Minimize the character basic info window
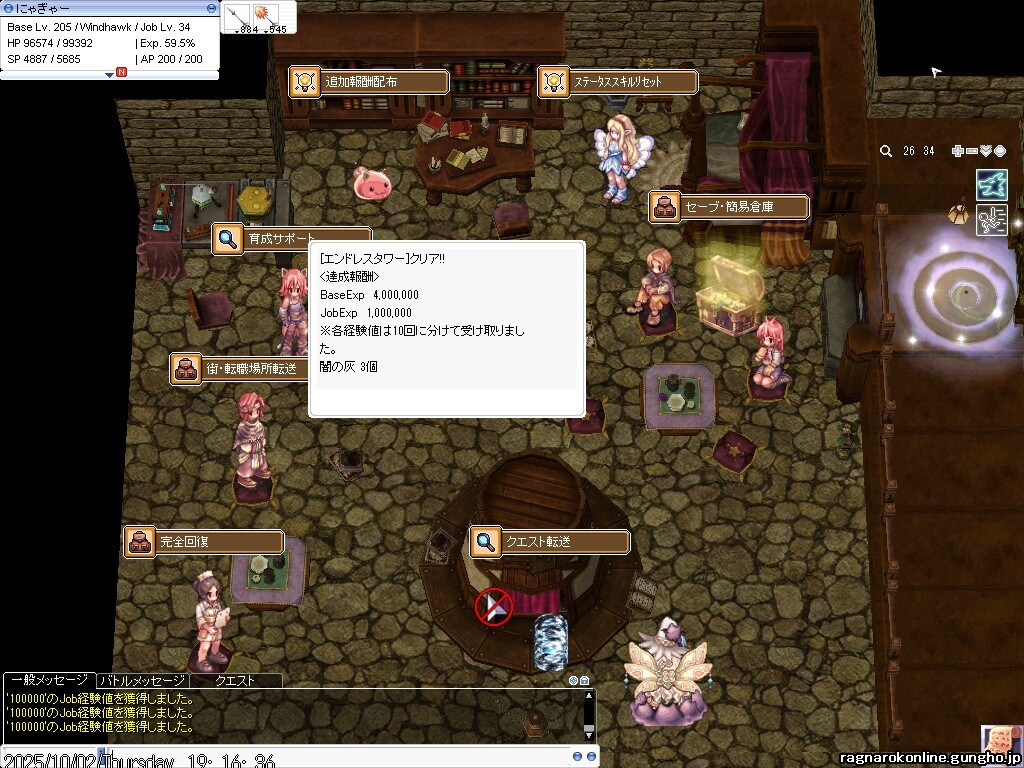The image size is (1024, 768). pos(210,7)
